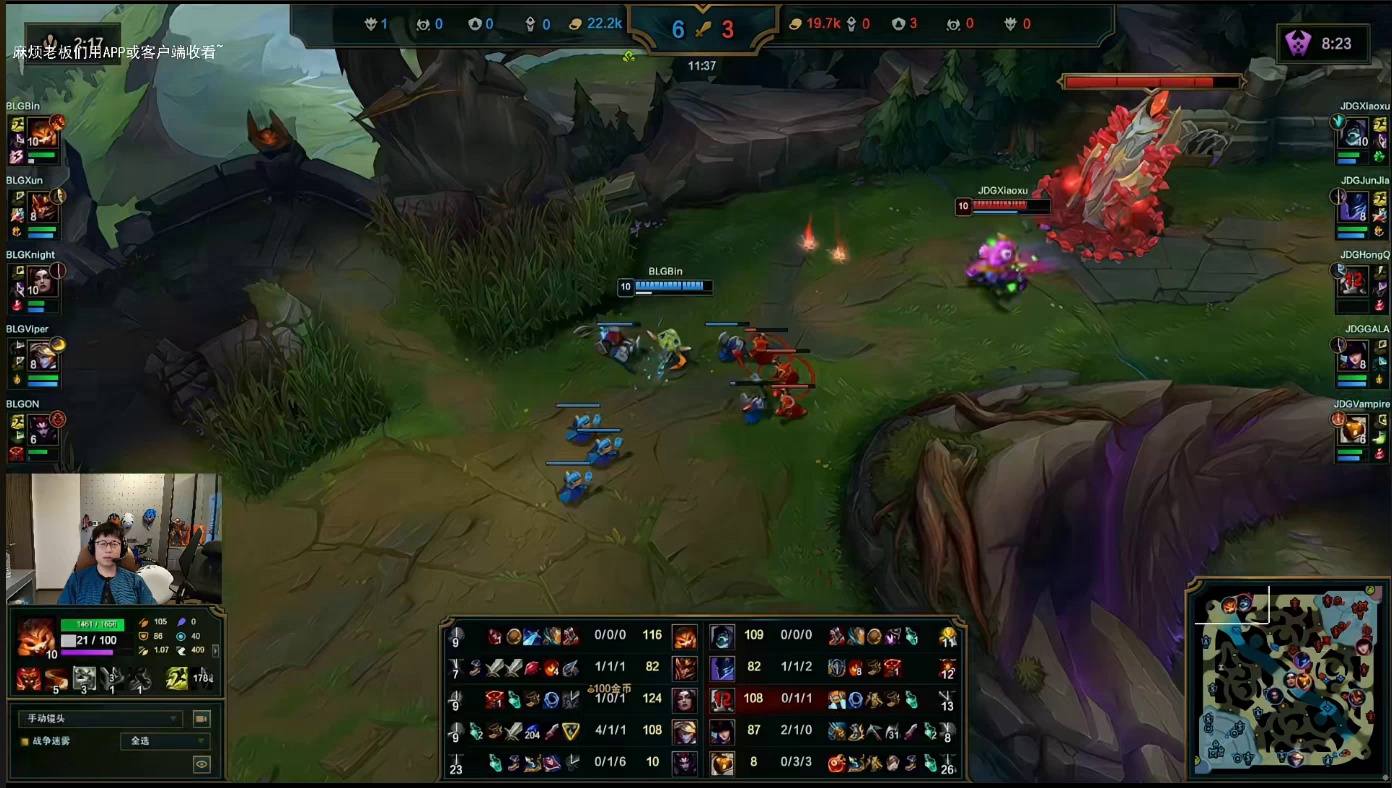1392x788 pixels.
Task: Toggle the eye visibility button
Action: pyautogui.click(x=201, y=765)
